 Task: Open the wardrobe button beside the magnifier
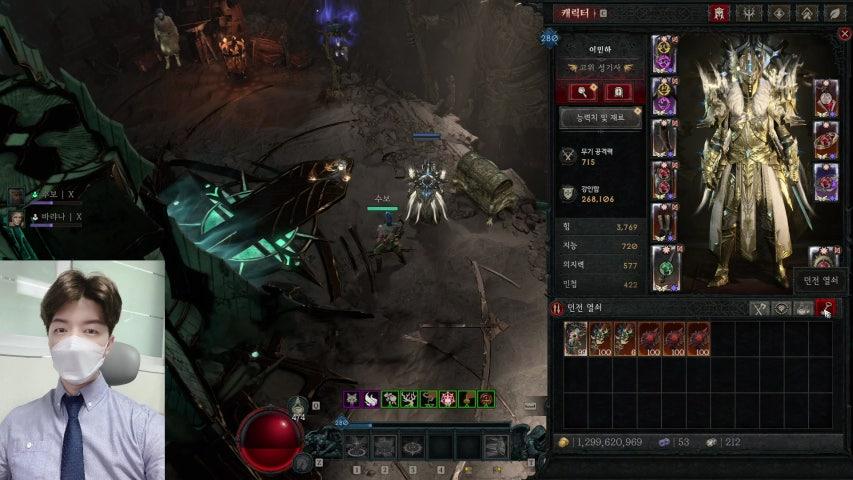tap(617, 92)
